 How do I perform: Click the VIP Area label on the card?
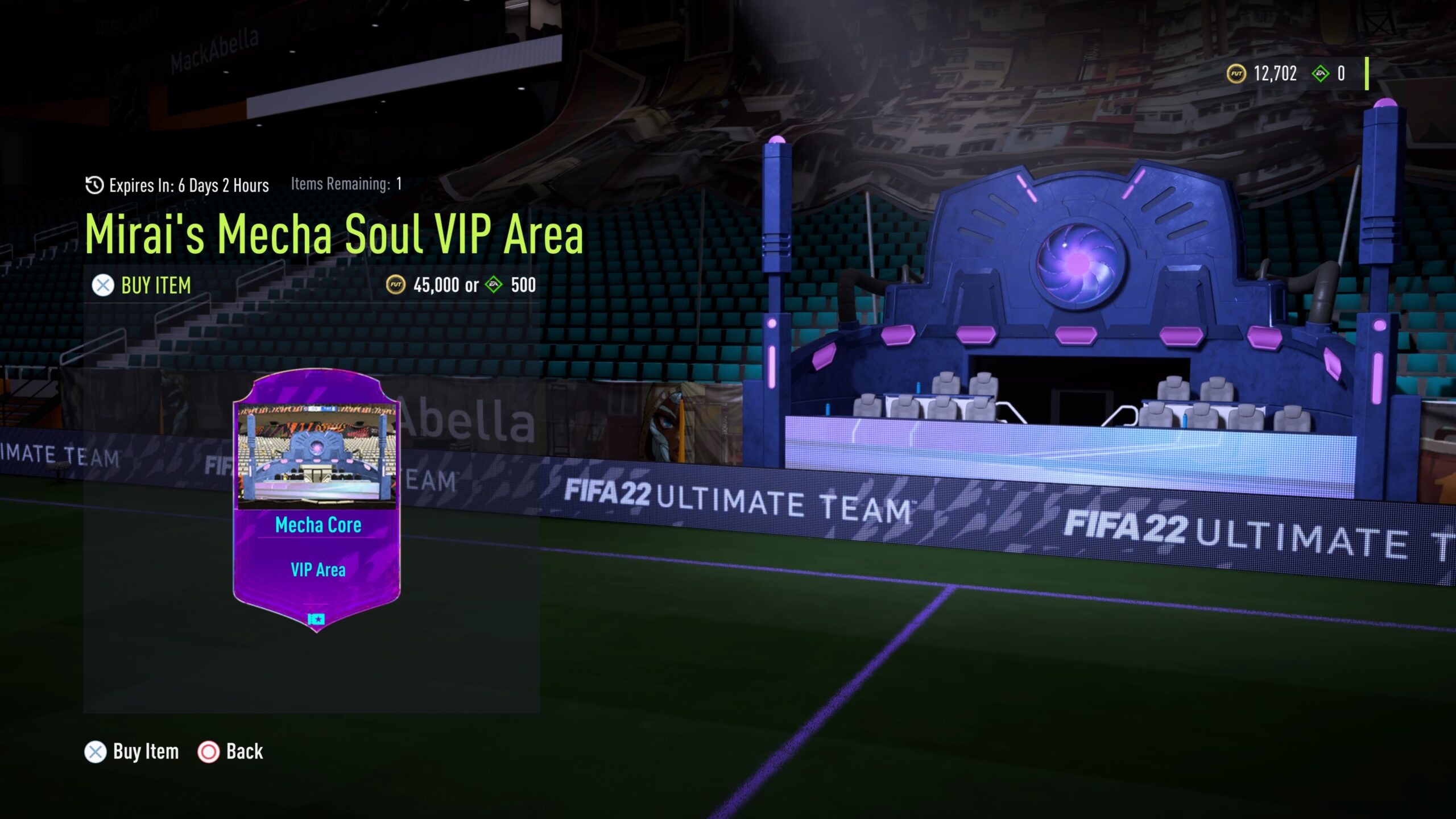pyautogui.click(x=318, y=569)
